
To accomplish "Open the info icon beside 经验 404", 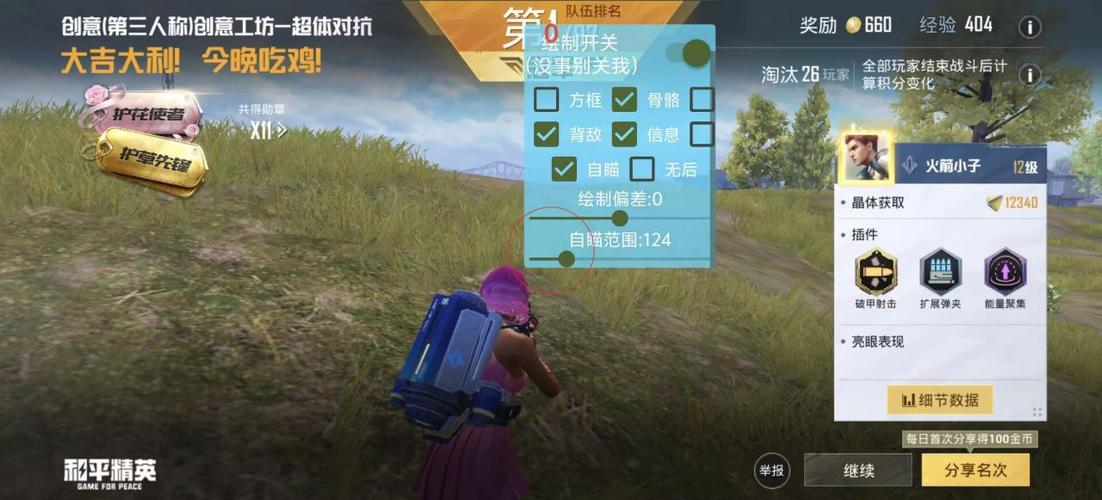I will (1029, 27).
